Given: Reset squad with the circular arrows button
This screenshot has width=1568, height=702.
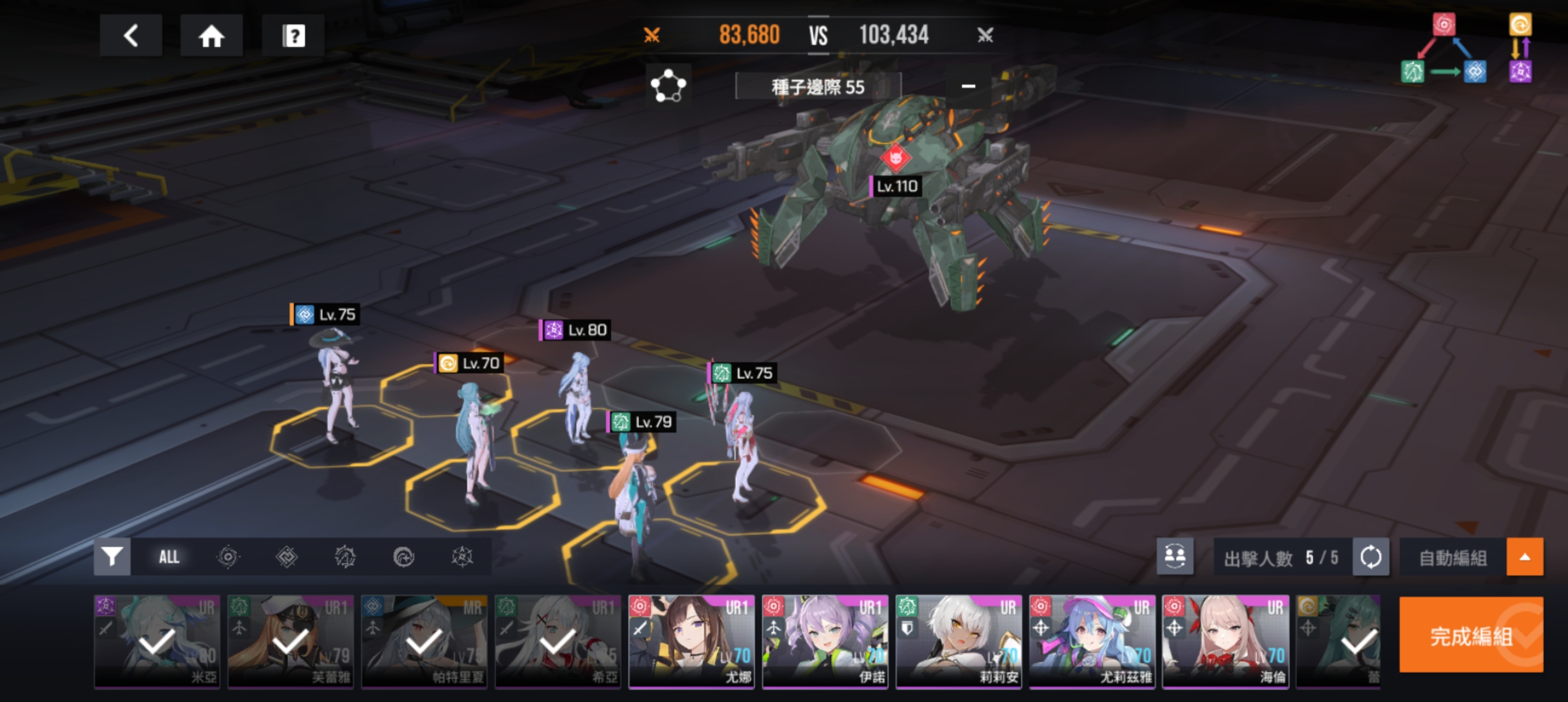Looking at the screenshot, I should click(1370, 557).
